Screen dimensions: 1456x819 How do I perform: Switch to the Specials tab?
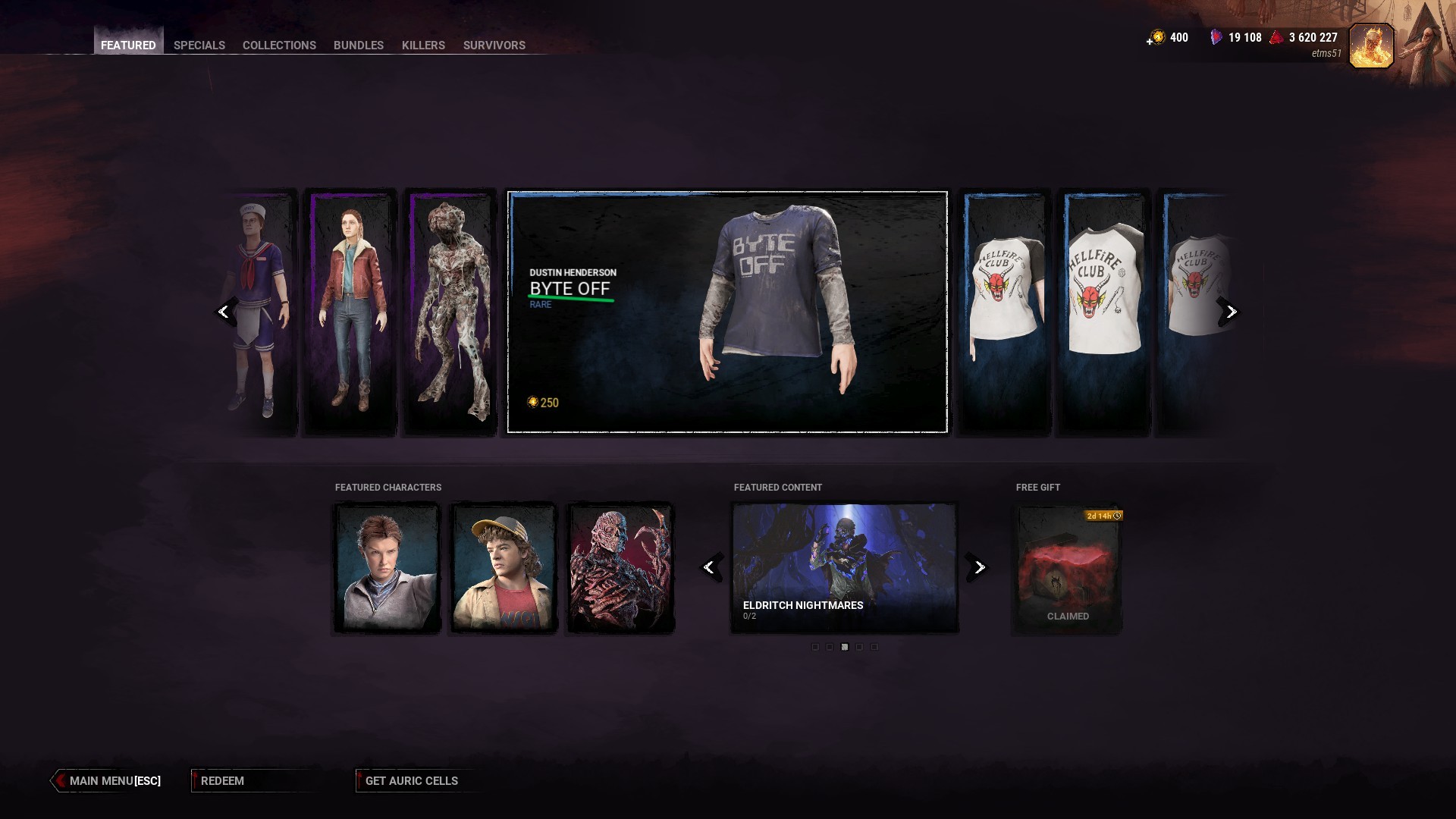tap(199, 45)
